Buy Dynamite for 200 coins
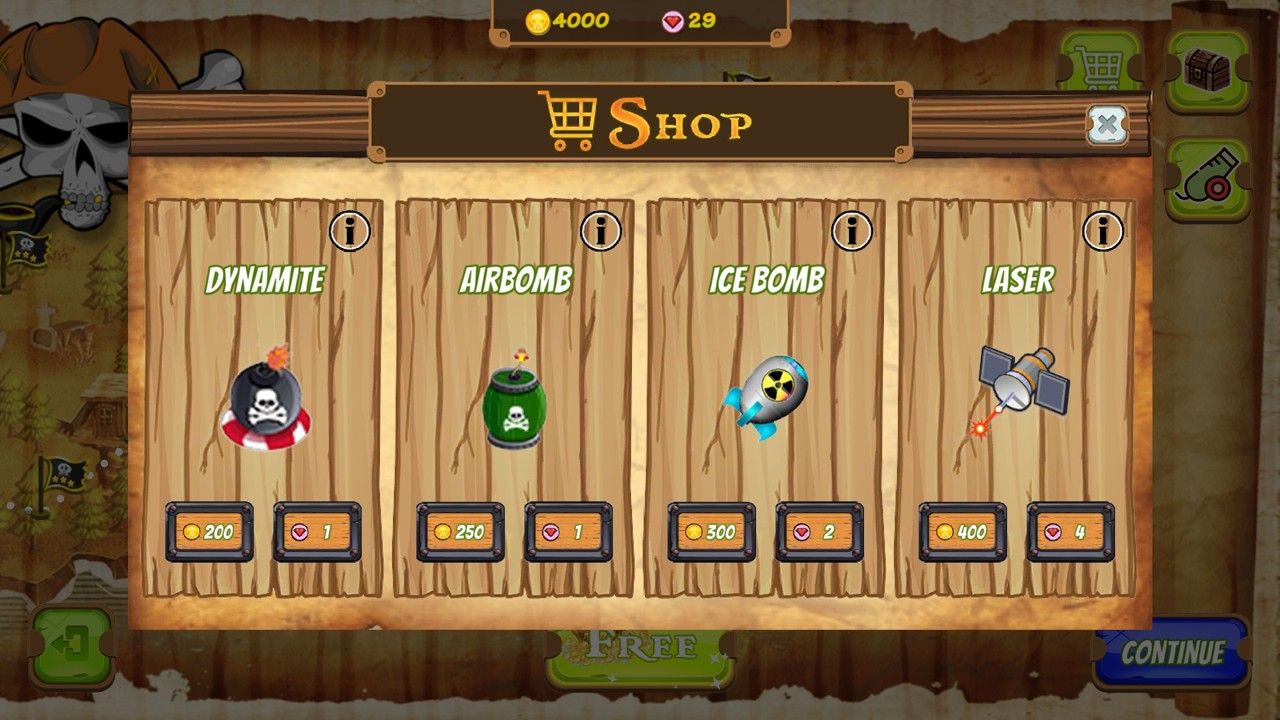This screenshot has height=720, width=1280. point(209,532)
